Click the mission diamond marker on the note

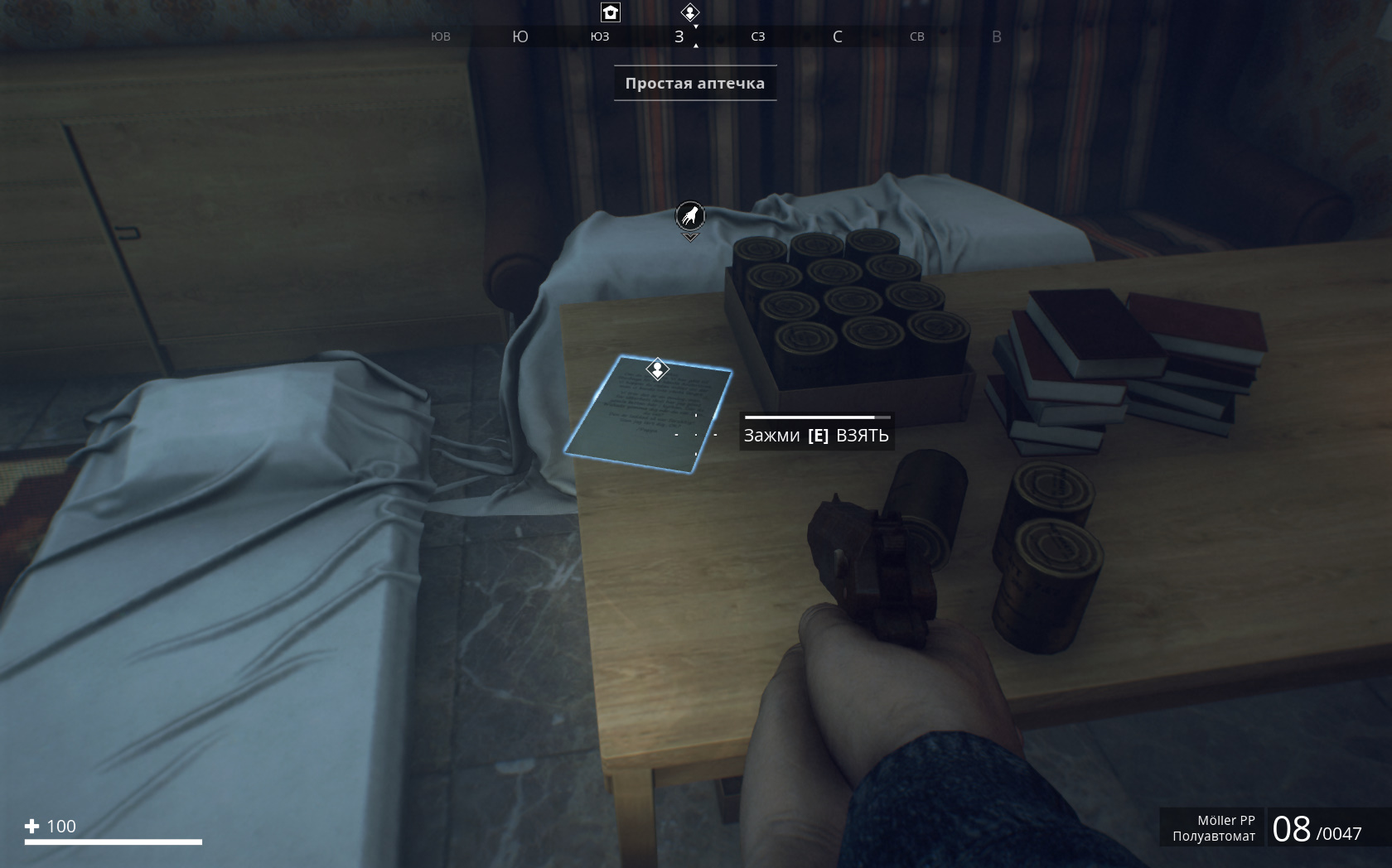click(x=657, y=369)
